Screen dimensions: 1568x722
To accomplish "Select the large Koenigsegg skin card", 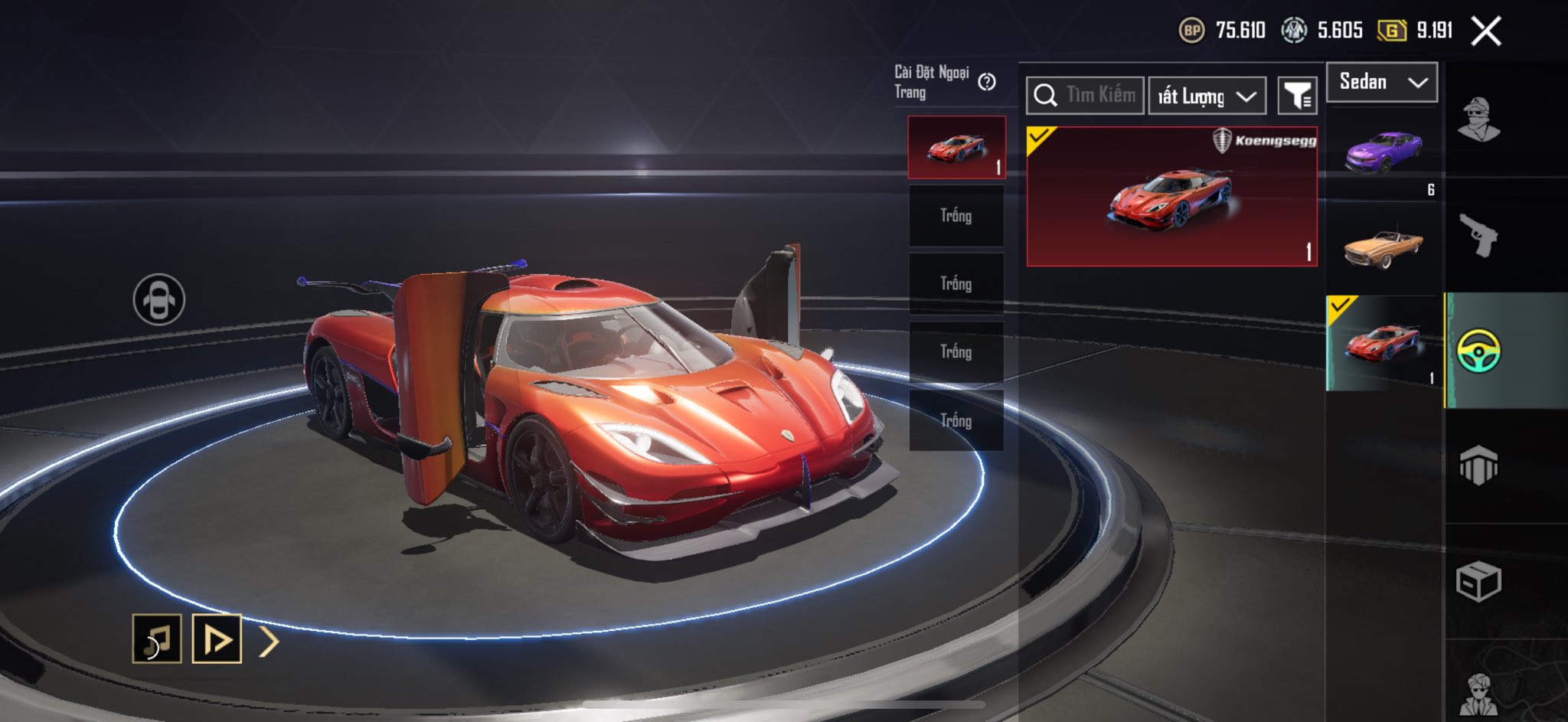I will (1171, 197).
